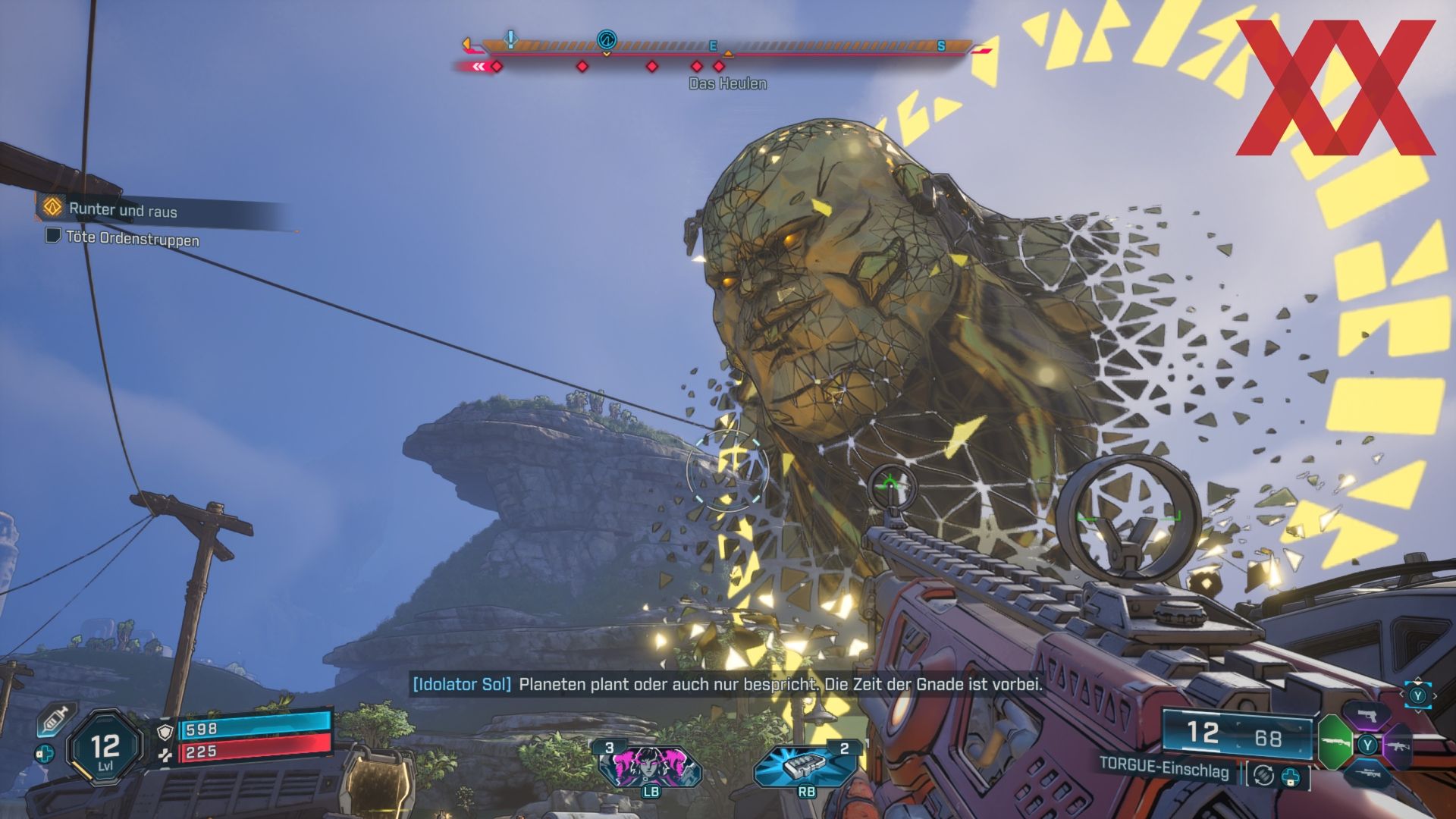Switch to the blue sniper rifle slot
This screenshot has height=819, width=1456.
(1369, 772)
